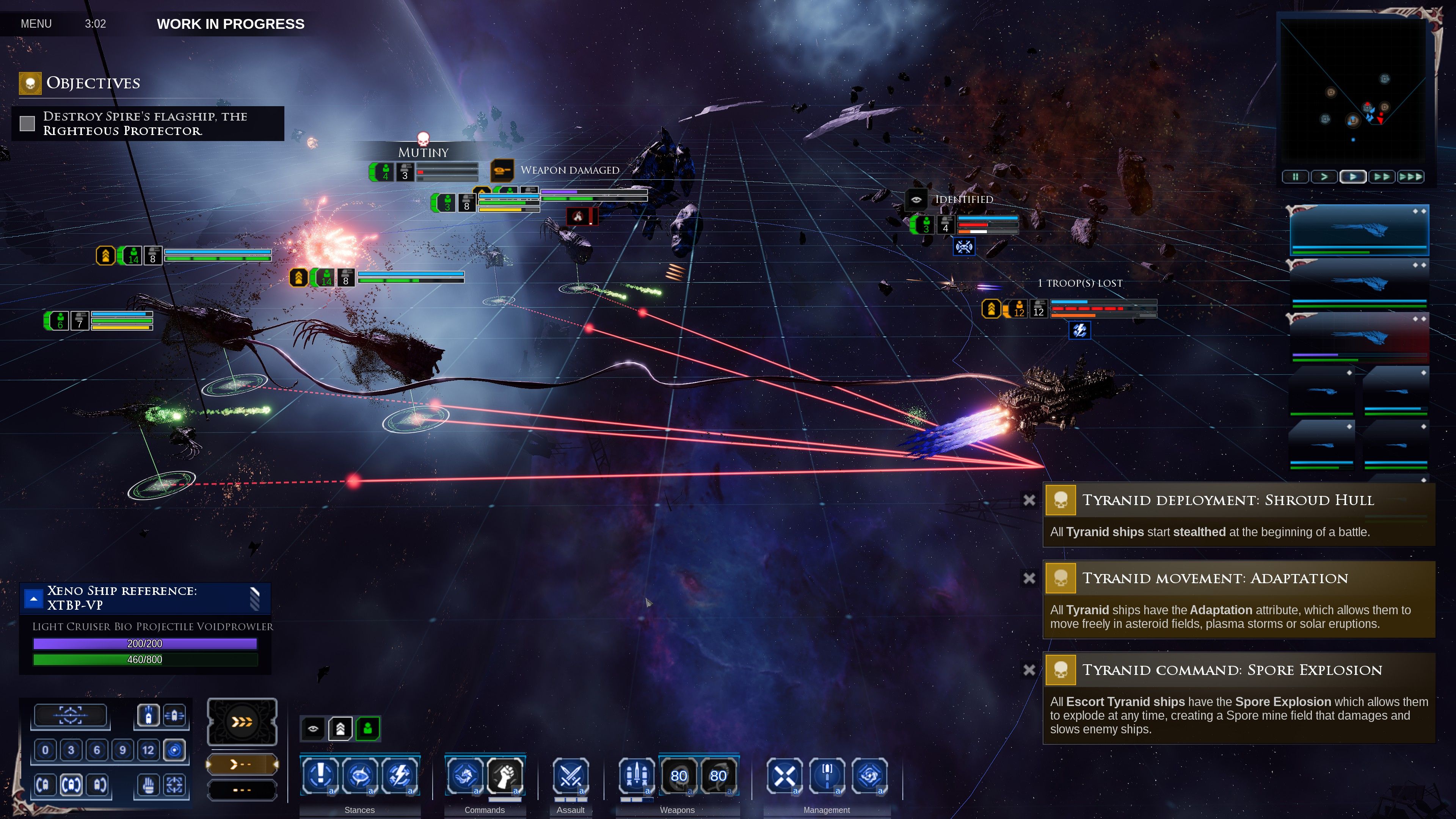Activate the triple-chevron full speed button

[242, 721]
